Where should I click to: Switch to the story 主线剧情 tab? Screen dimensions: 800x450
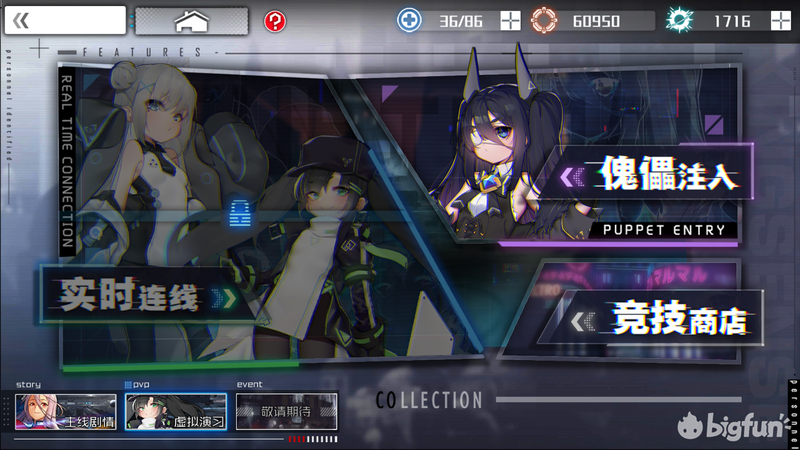click(x=66, y=411)
